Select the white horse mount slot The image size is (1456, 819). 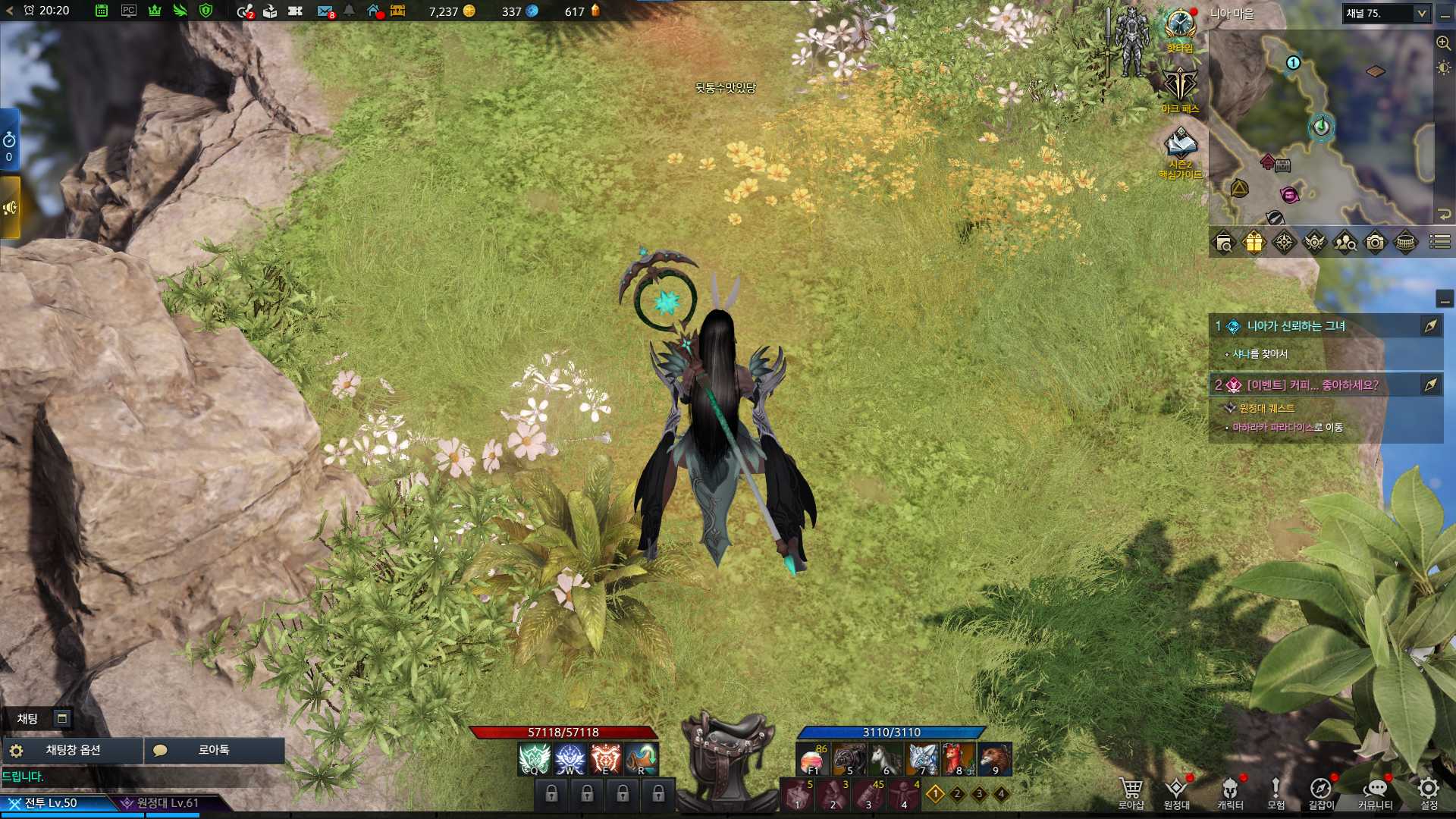(885, 759)
